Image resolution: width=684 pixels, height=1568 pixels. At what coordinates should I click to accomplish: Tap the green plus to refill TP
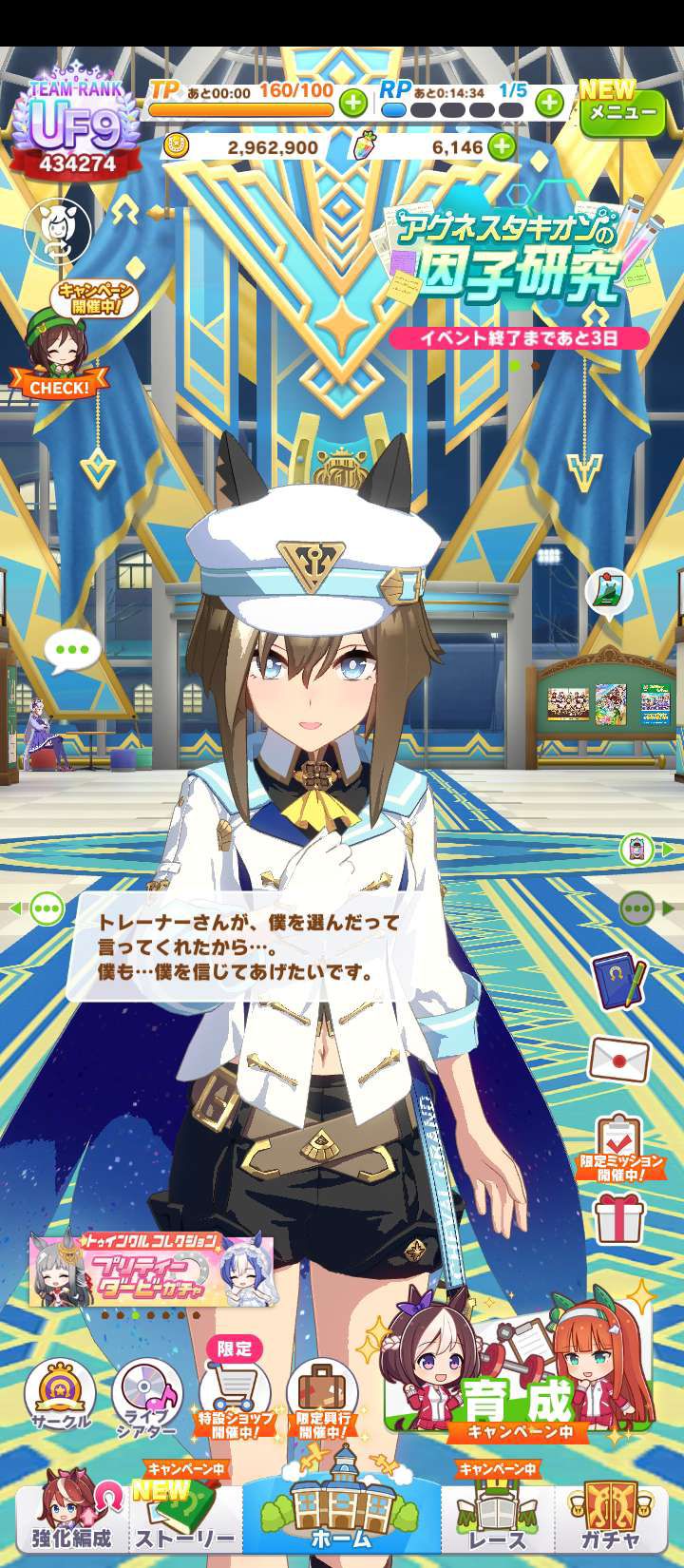353,101
